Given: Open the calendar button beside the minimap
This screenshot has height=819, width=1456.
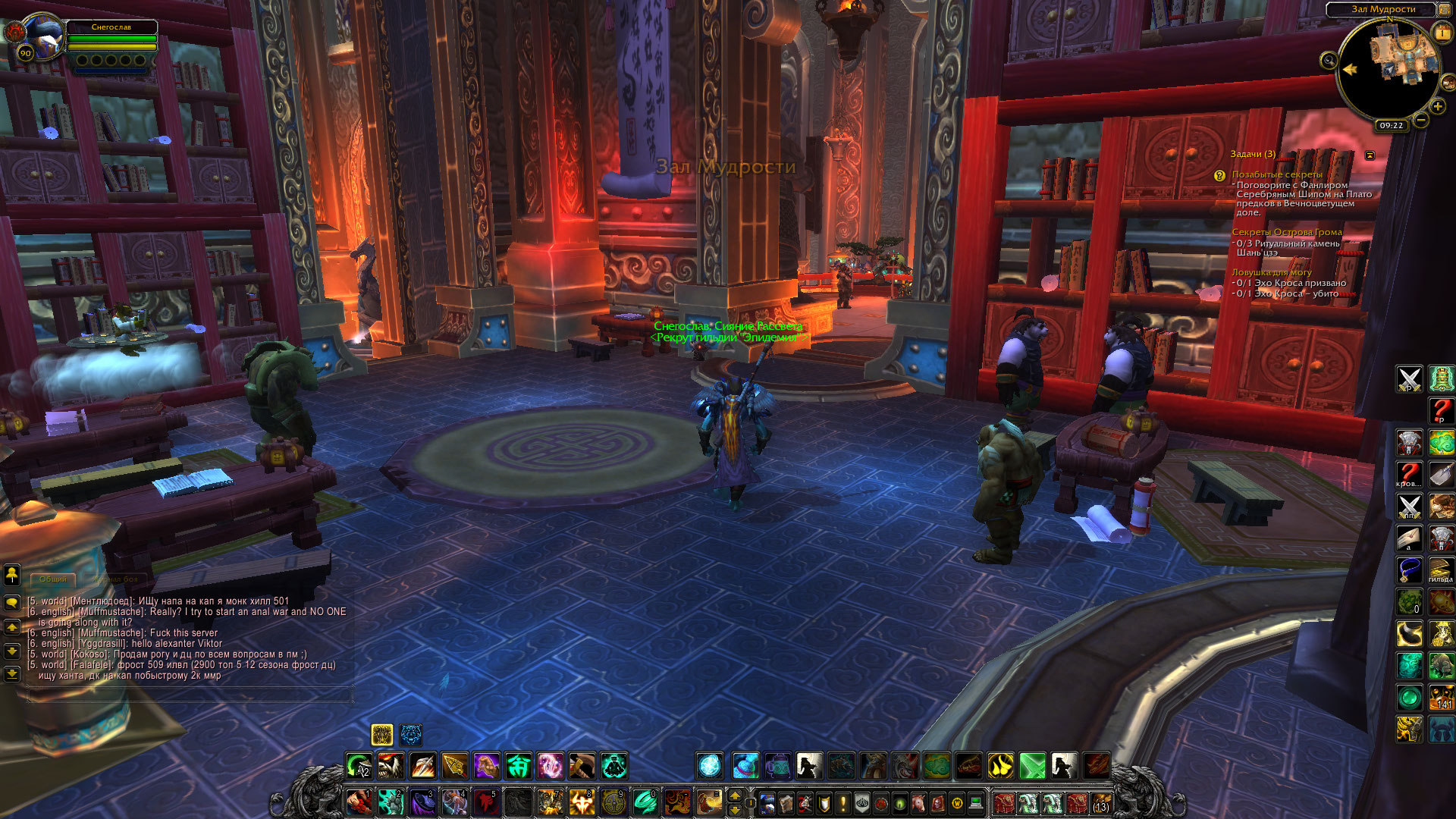Looking at the screenshot, I should pos(1442,33).
